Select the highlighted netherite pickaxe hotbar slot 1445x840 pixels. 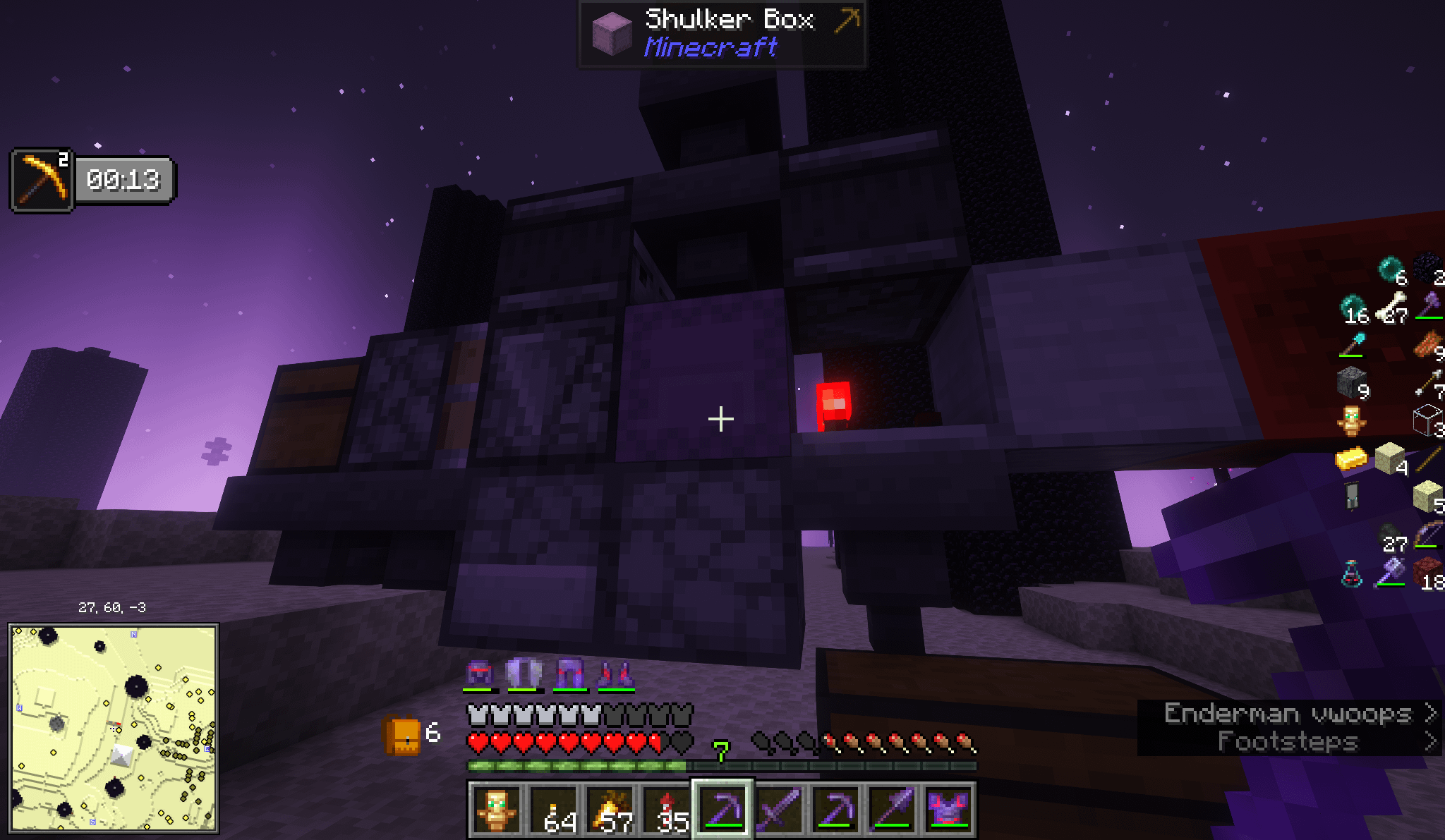(x=722, y=810)
